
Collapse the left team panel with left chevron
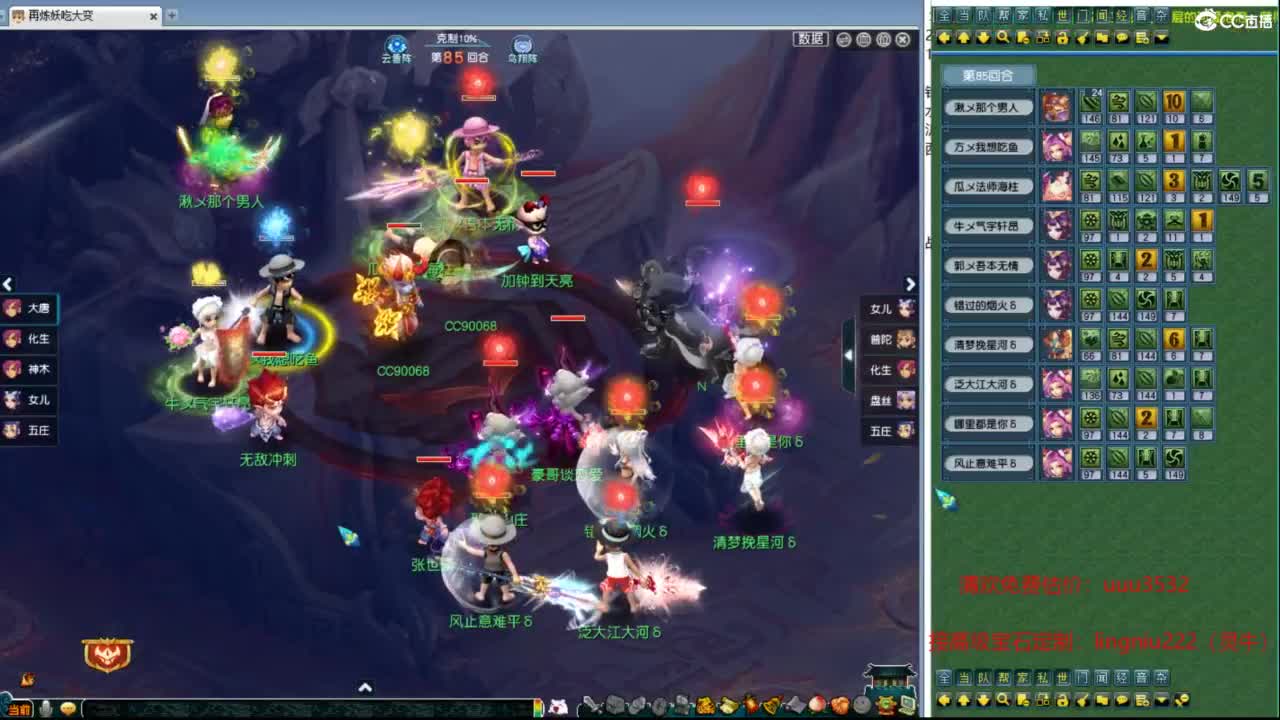pos(8,285)
